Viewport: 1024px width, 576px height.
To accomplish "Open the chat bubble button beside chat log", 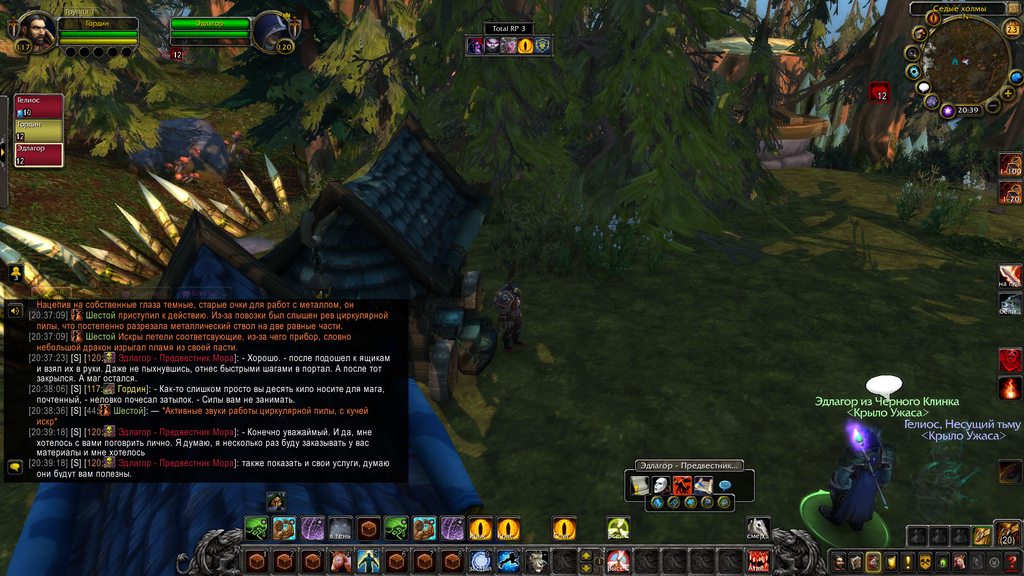I will (x=15, y=466).
